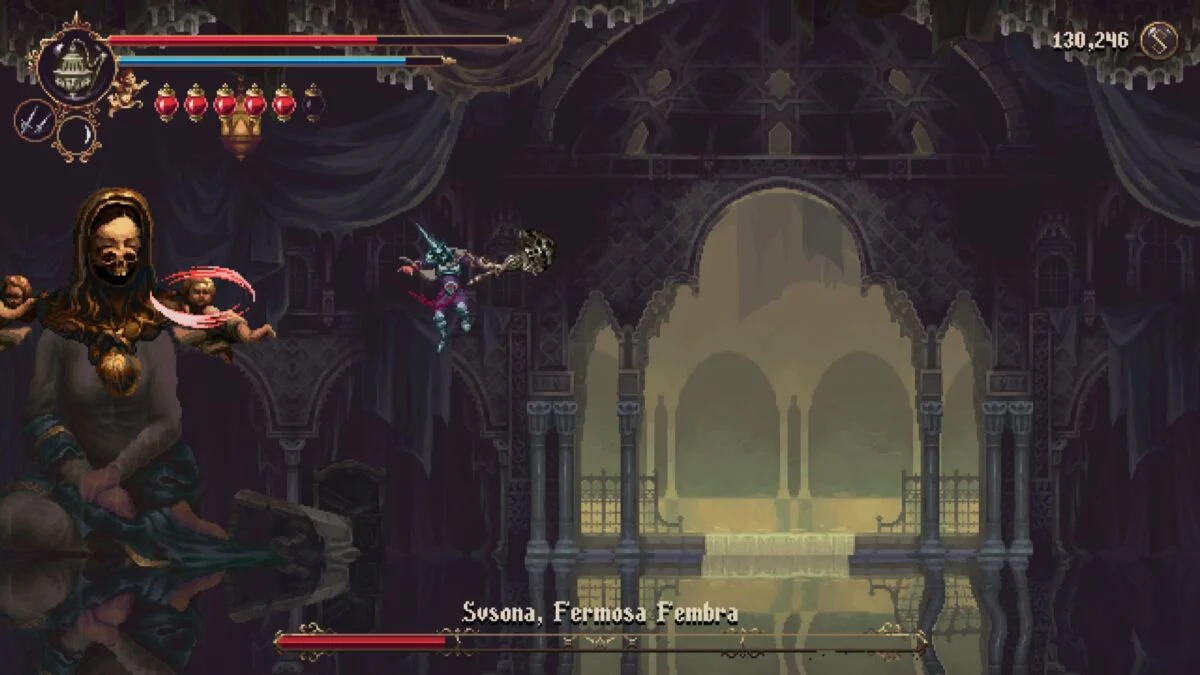The width and height of the screenshot is (1200, 675).
Task: Click the Tears of Atonement currency icon
Action: 1158,41
